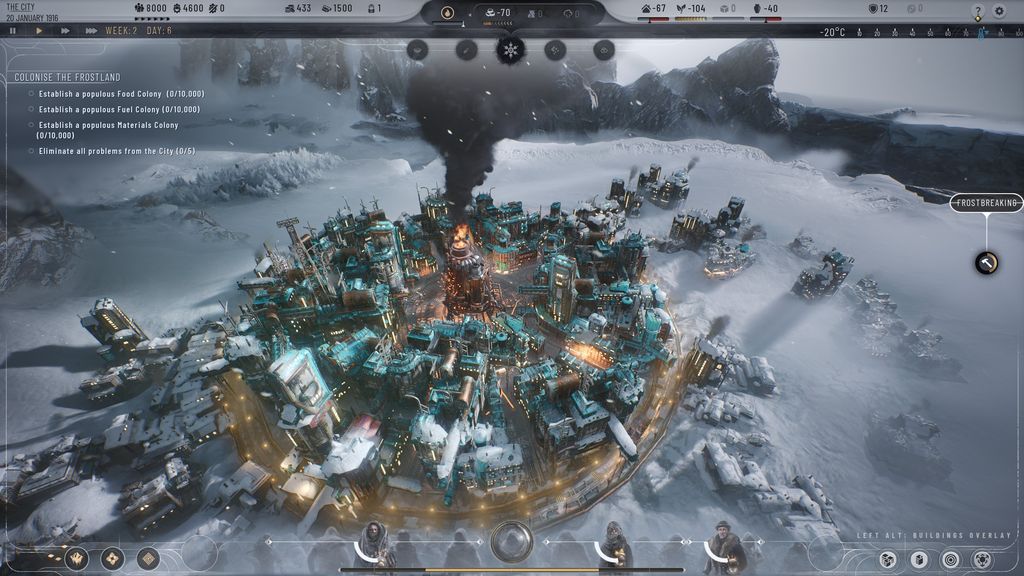The width and height of the screenshot is (1024, 576).
Task: Open the target rings icon at bottom right
Action: (x=950, y=558)
